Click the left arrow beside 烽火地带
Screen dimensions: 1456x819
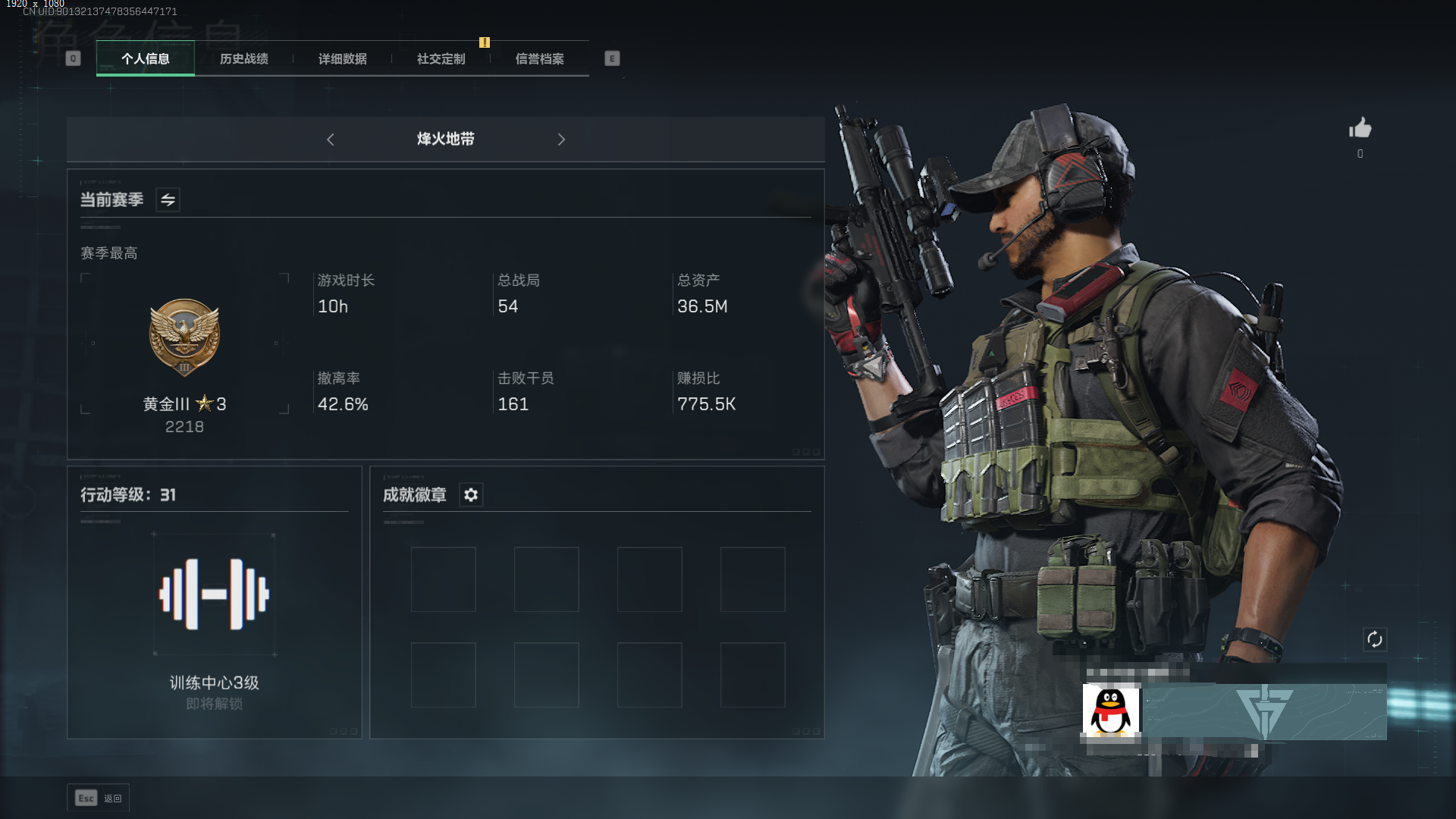pos(331,140)
